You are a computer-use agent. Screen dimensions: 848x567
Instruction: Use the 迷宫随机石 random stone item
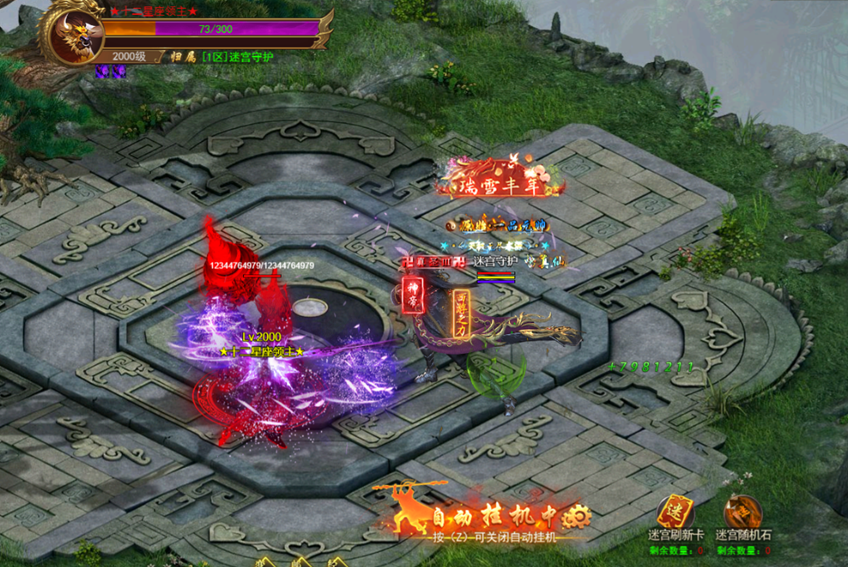[743, 510]
